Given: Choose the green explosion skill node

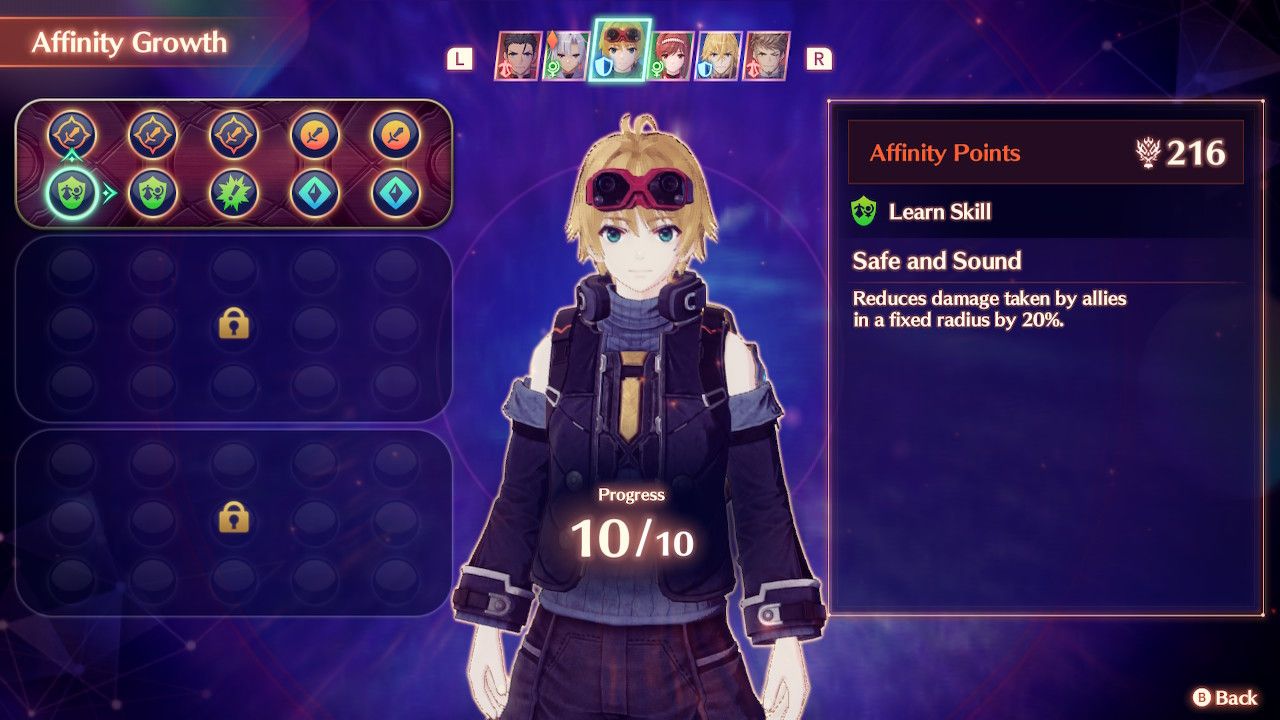Looking at the screenshot, I should (x=233, y=190).
